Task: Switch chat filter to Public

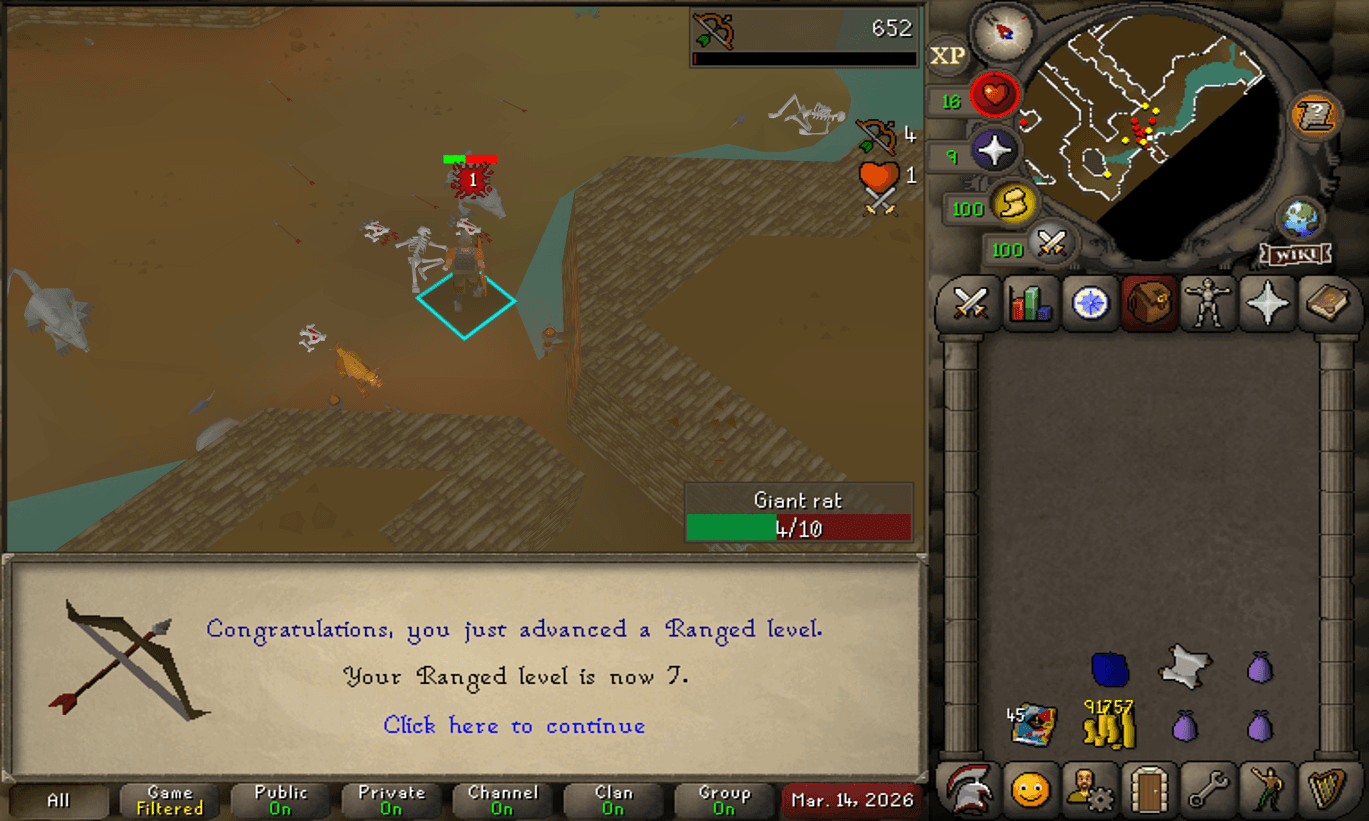Action: coord(281,800)
